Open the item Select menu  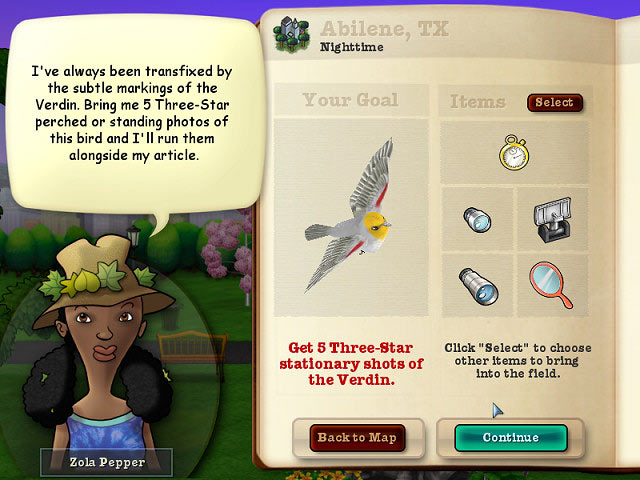click(x=554, y=102)
